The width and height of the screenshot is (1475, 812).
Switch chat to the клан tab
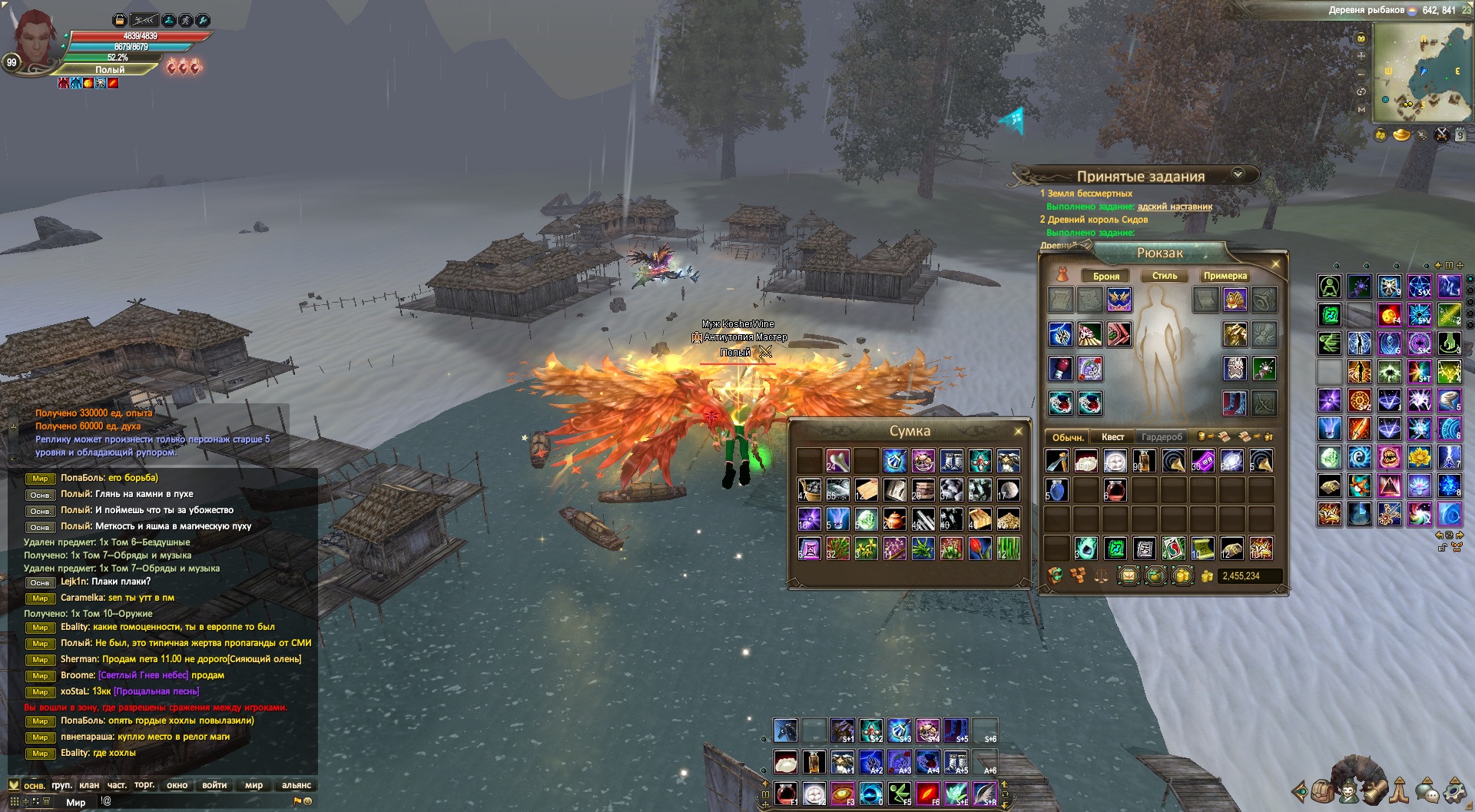tap(89, 785)
